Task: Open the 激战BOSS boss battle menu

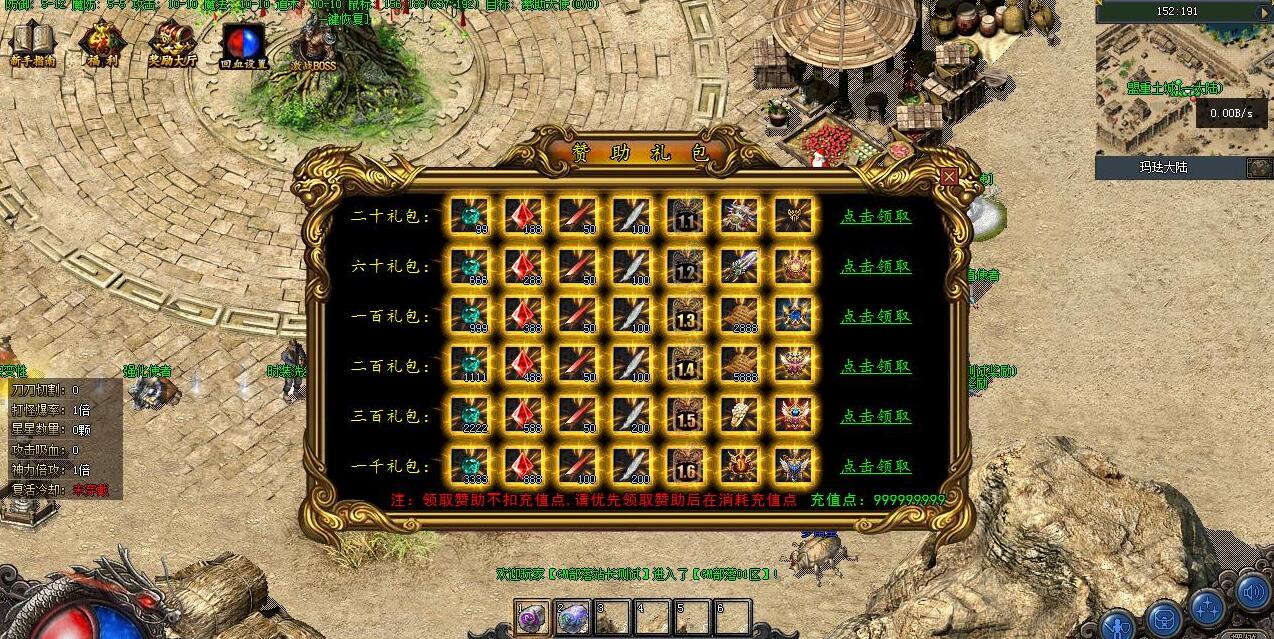Action: (314, 45)
